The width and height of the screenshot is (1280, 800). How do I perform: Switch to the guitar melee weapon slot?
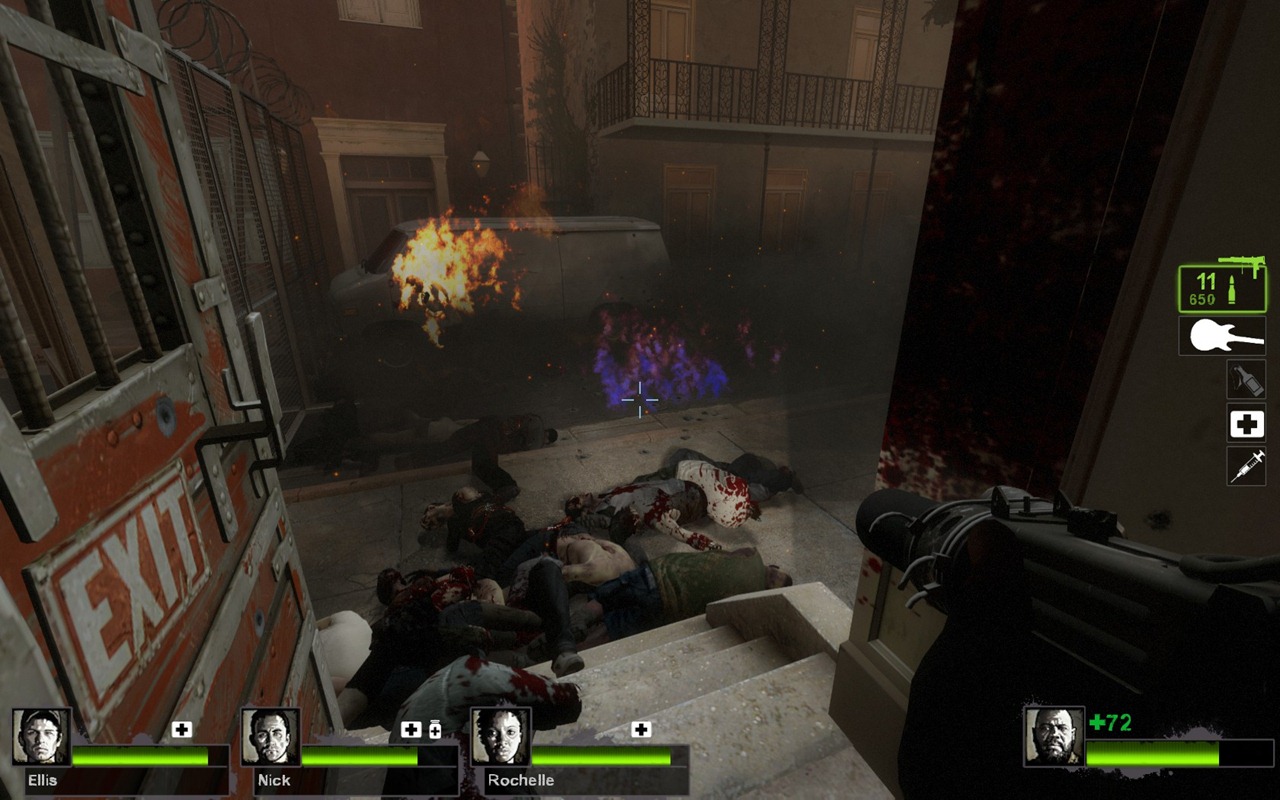(x=1221, y=336)
